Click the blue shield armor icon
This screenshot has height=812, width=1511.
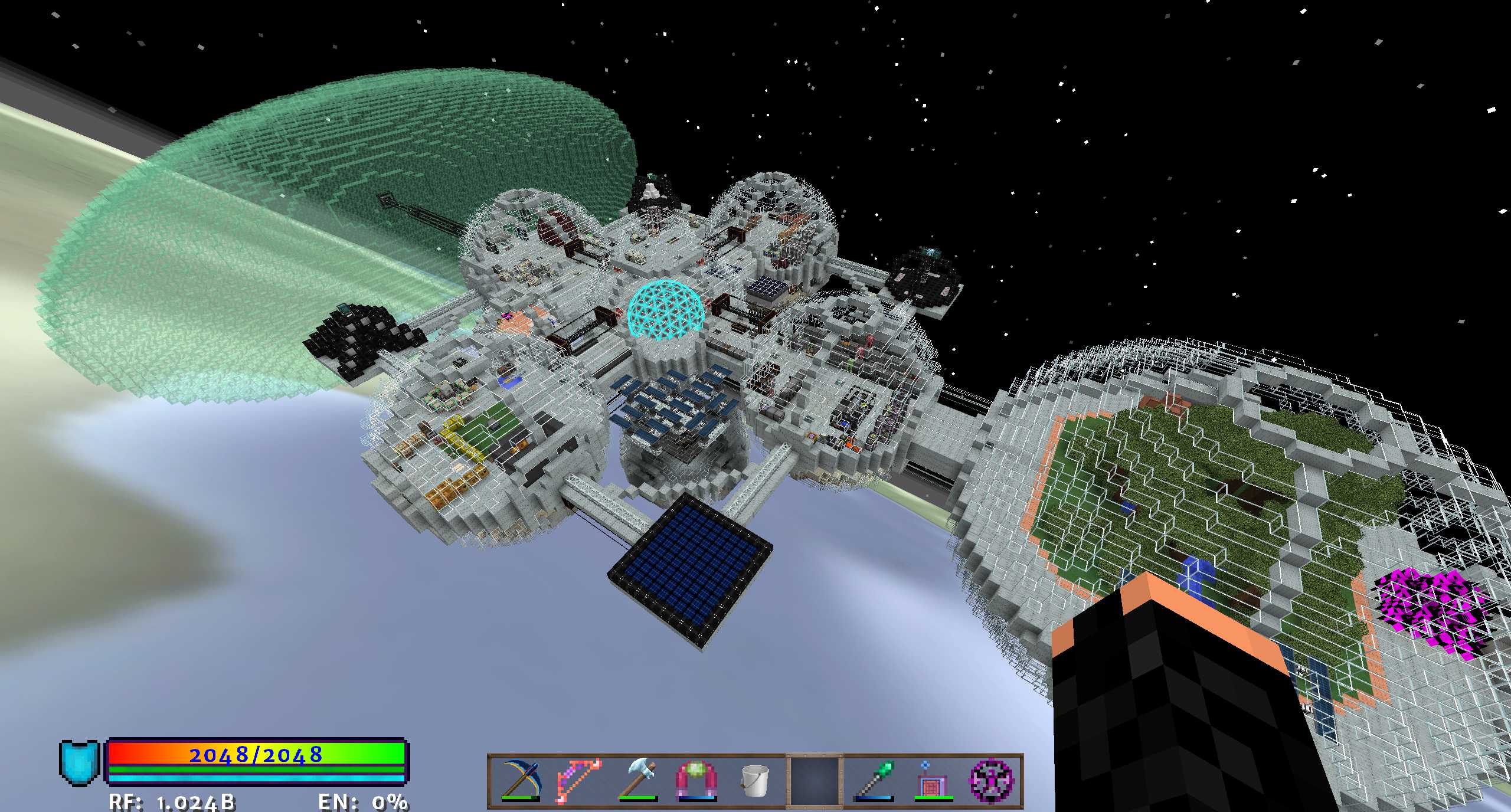pos(79,762)
